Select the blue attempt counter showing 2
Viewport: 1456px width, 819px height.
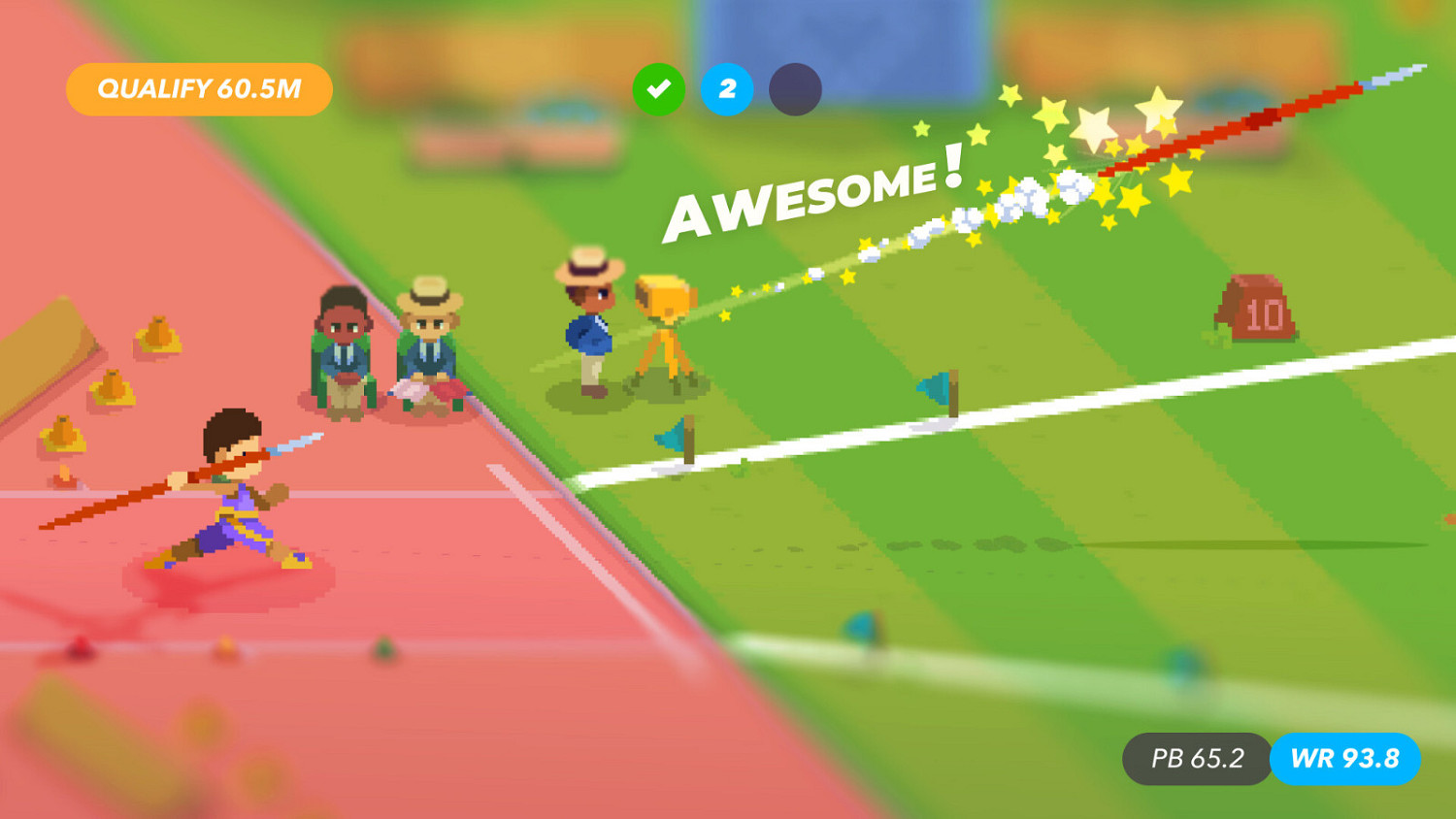click(x=727, y=89)
